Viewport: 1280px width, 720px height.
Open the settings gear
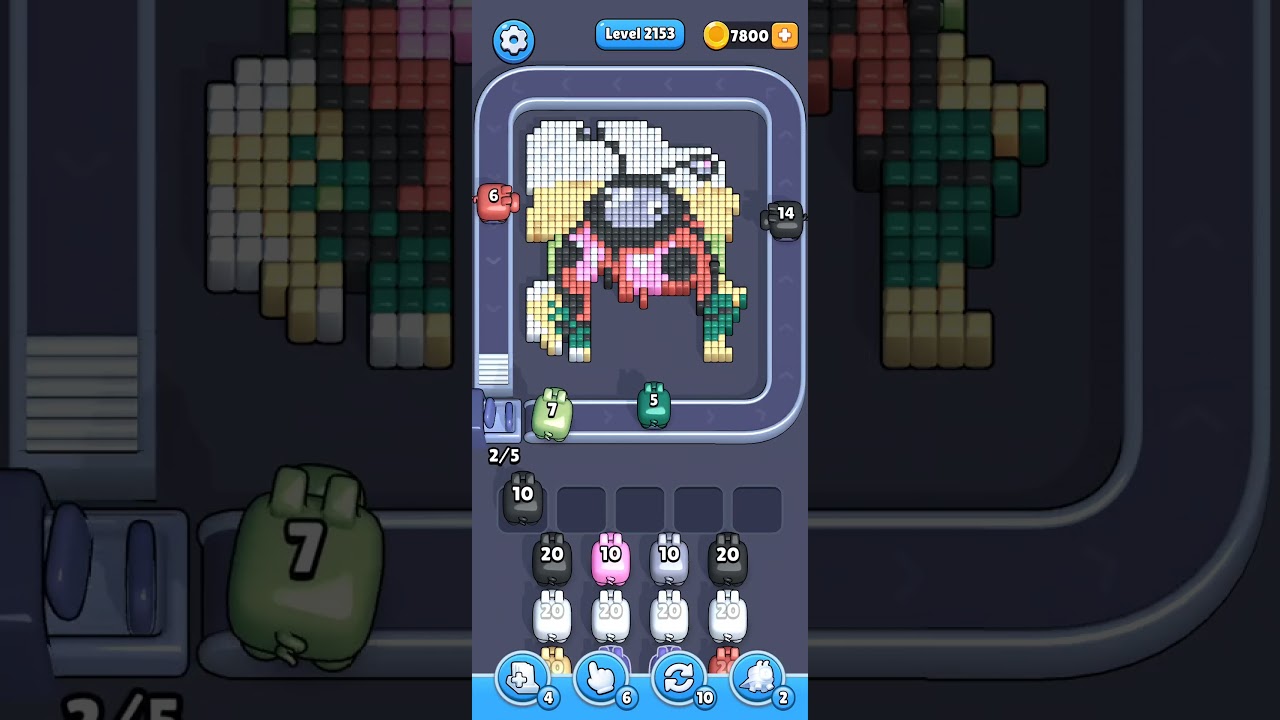click(x=513, y=41)
